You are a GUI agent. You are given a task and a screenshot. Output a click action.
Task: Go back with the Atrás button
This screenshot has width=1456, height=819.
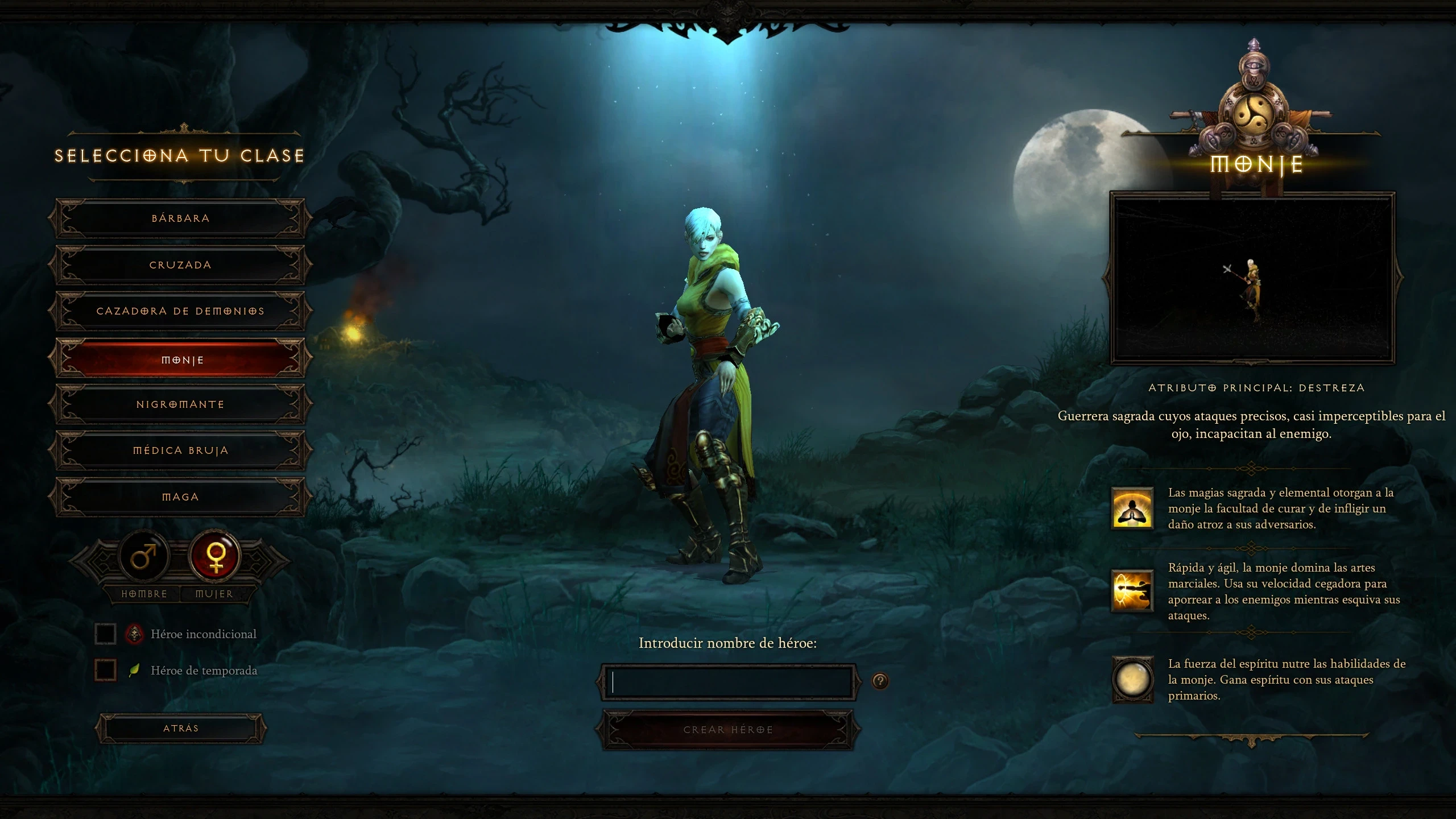[181, 729]
